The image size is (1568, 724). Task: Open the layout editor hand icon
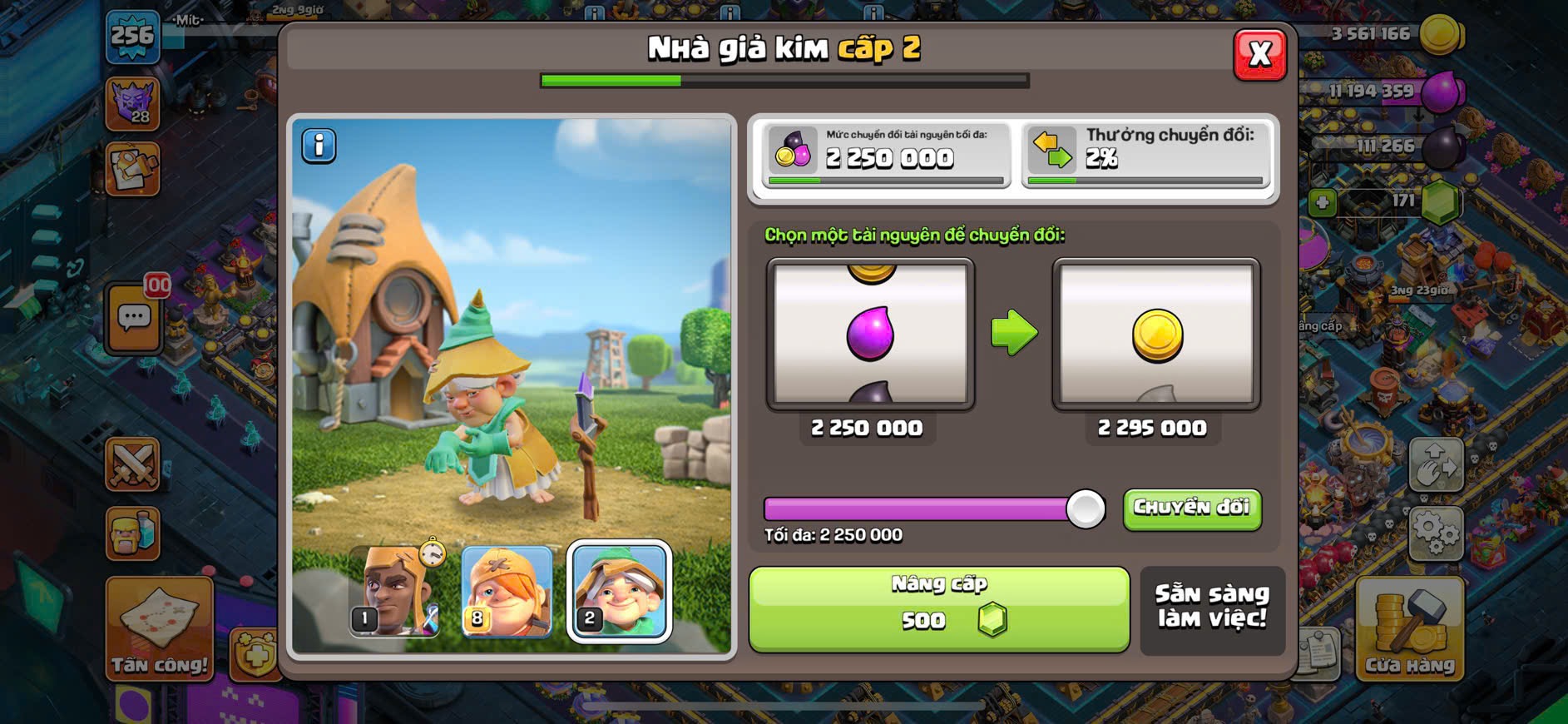tap(1436, 464)
